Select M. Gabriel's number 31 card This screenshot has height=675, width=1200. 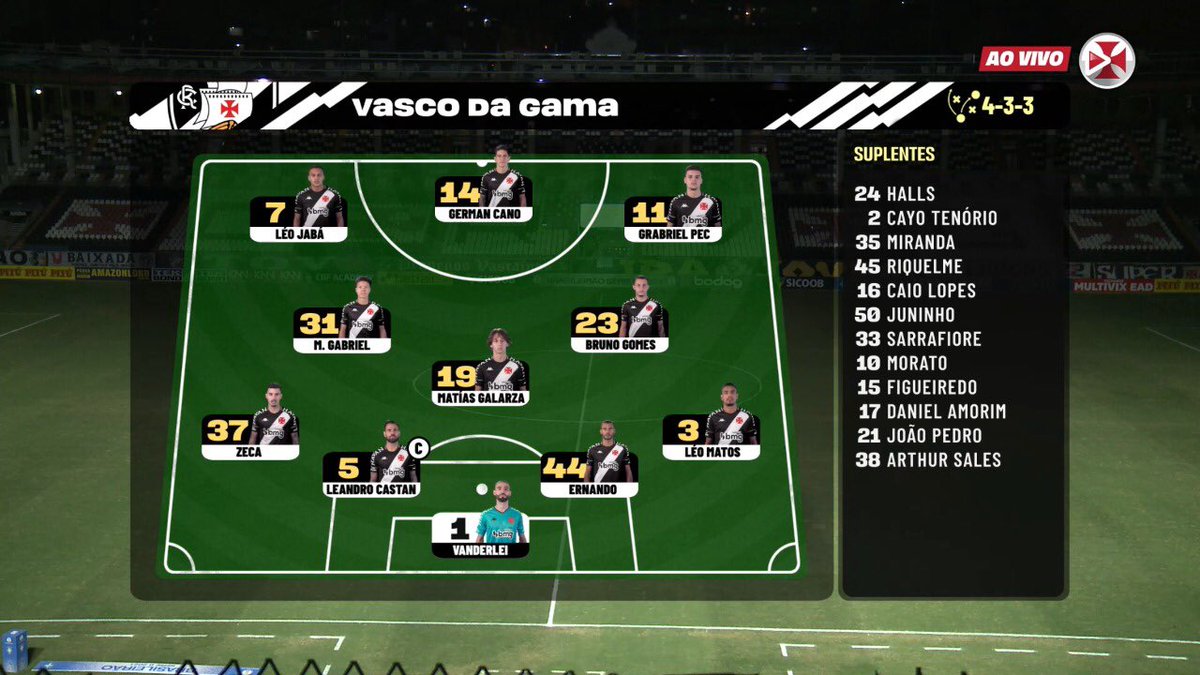tap(342, 329)
